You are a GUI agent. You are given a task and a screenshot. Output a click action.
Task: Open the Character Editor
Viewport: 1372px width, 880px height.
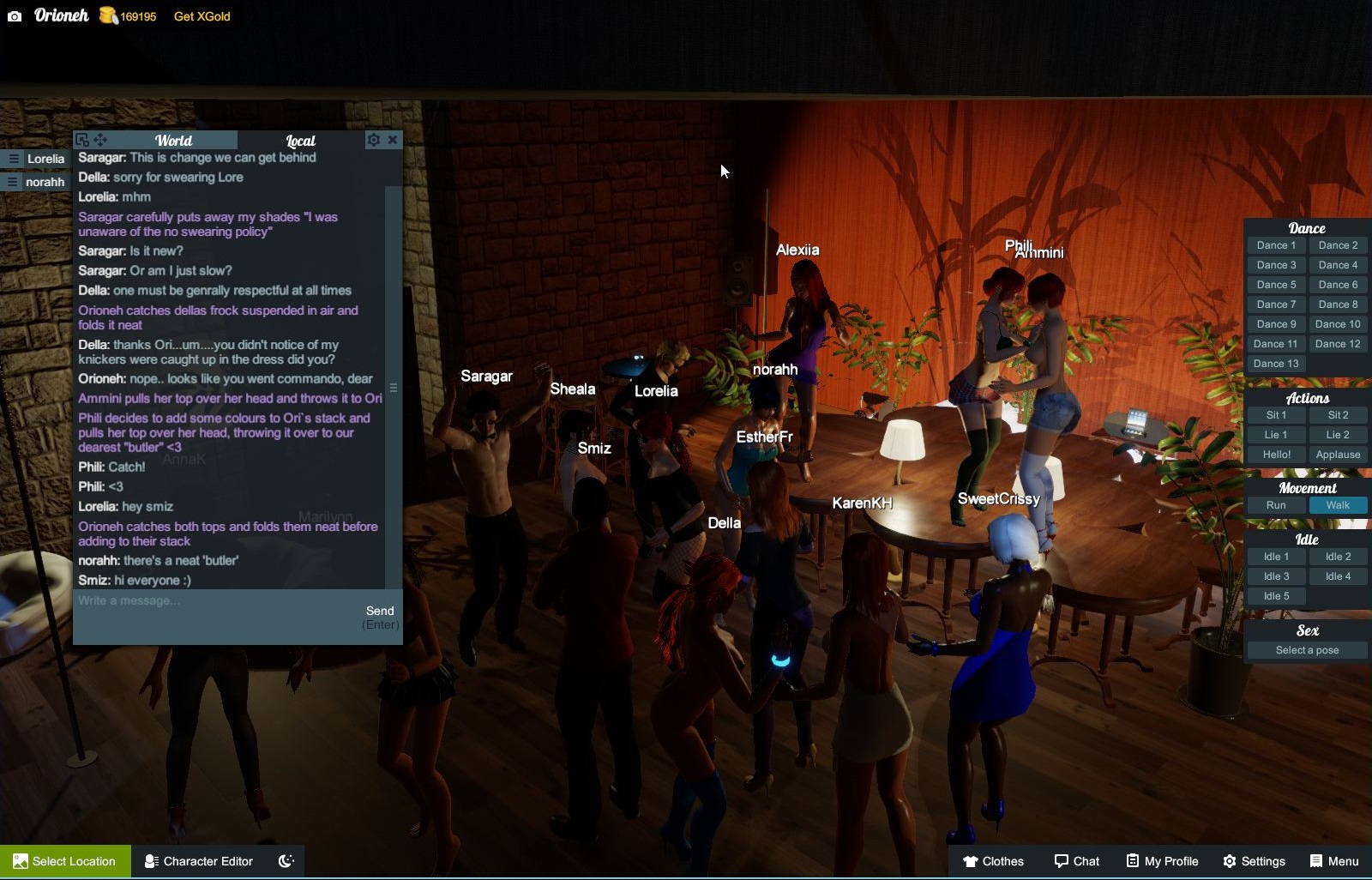[199, 861]
